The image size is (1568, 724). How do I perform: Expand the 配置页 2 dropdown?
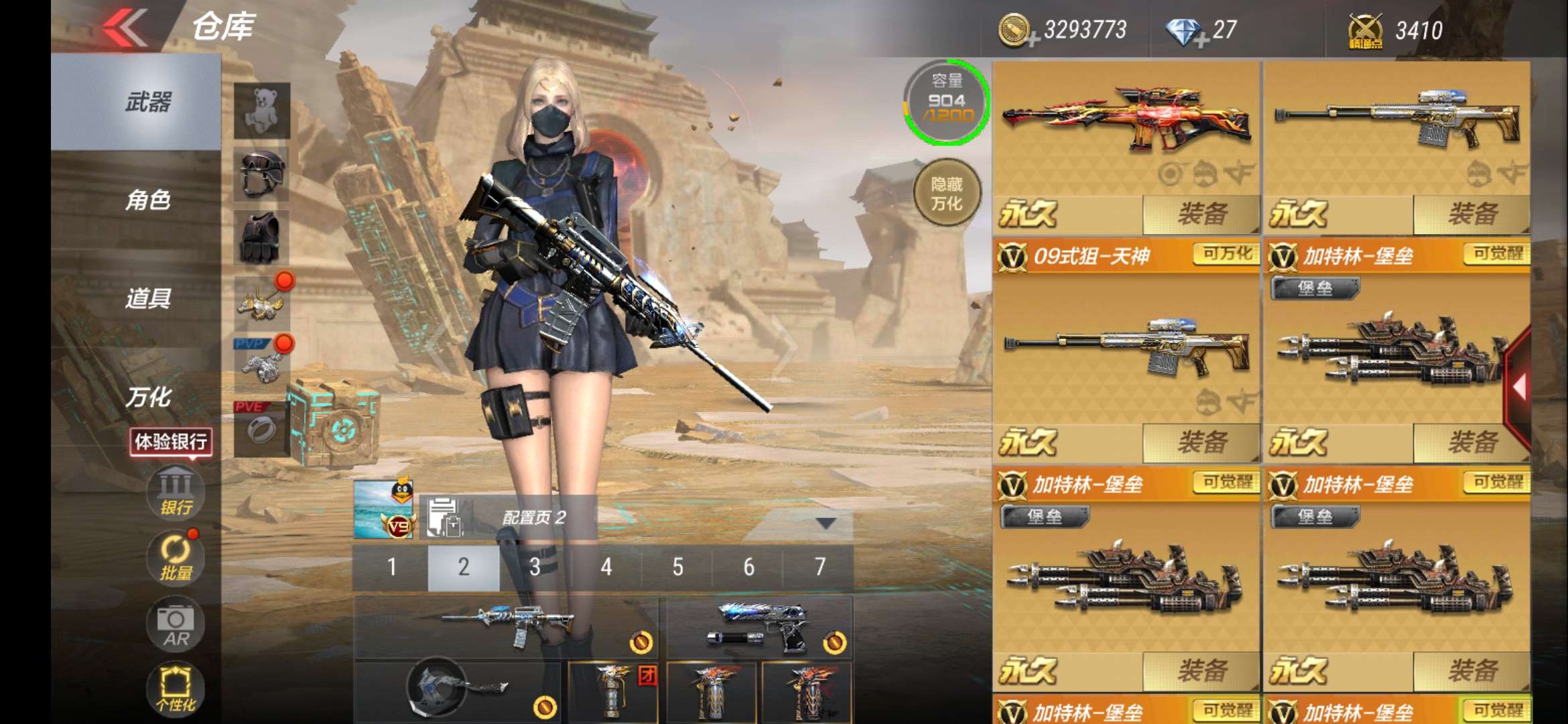[x=826, y=523]
